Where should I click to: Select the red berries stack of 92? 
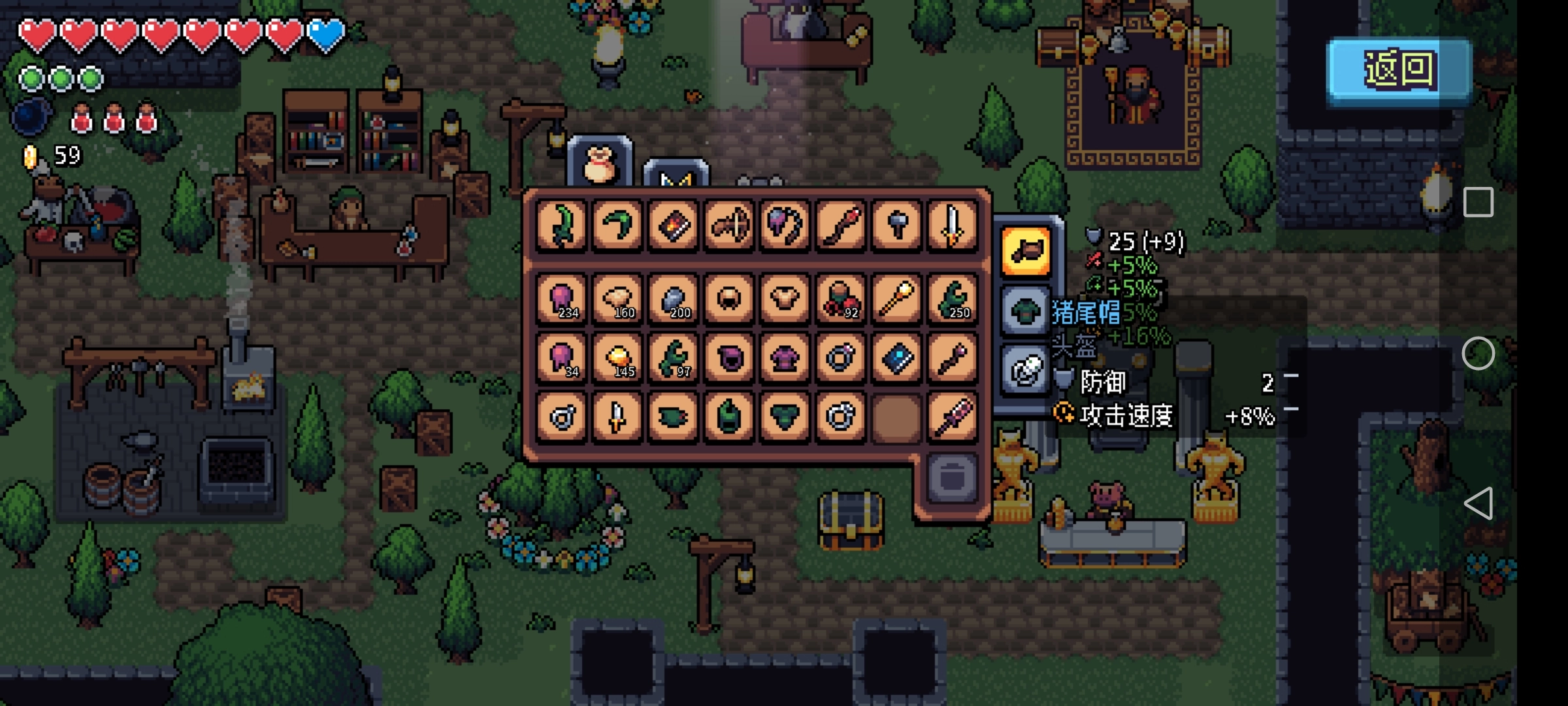pos(841,299)
